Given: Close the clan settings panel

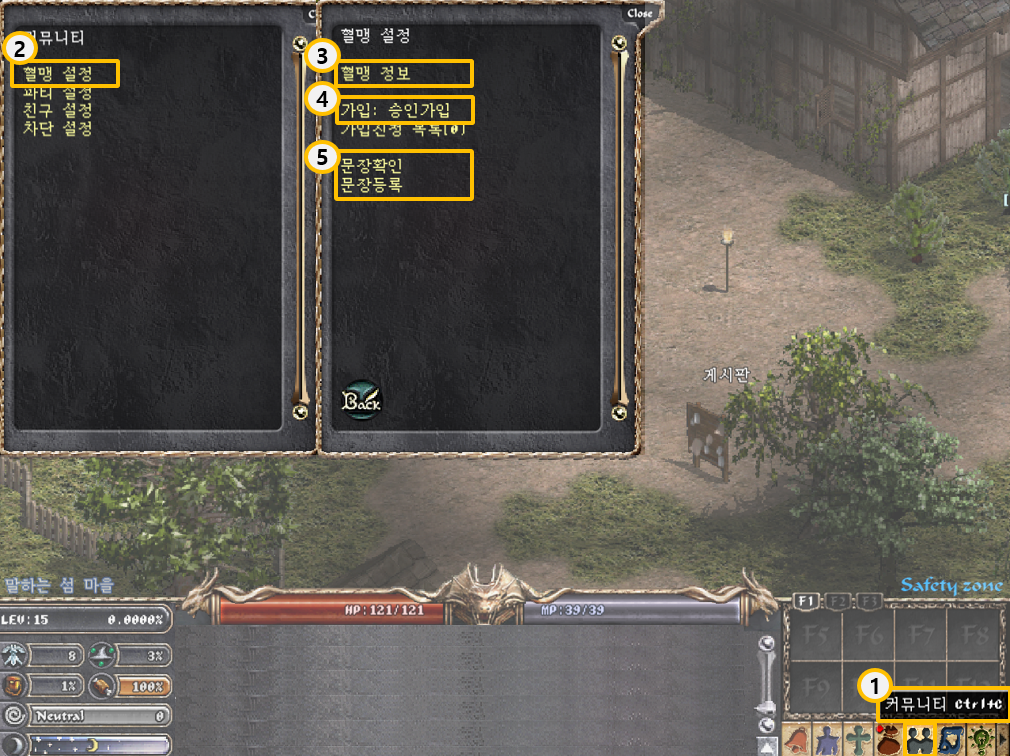Looking at the screenshot, I should 639,13.
